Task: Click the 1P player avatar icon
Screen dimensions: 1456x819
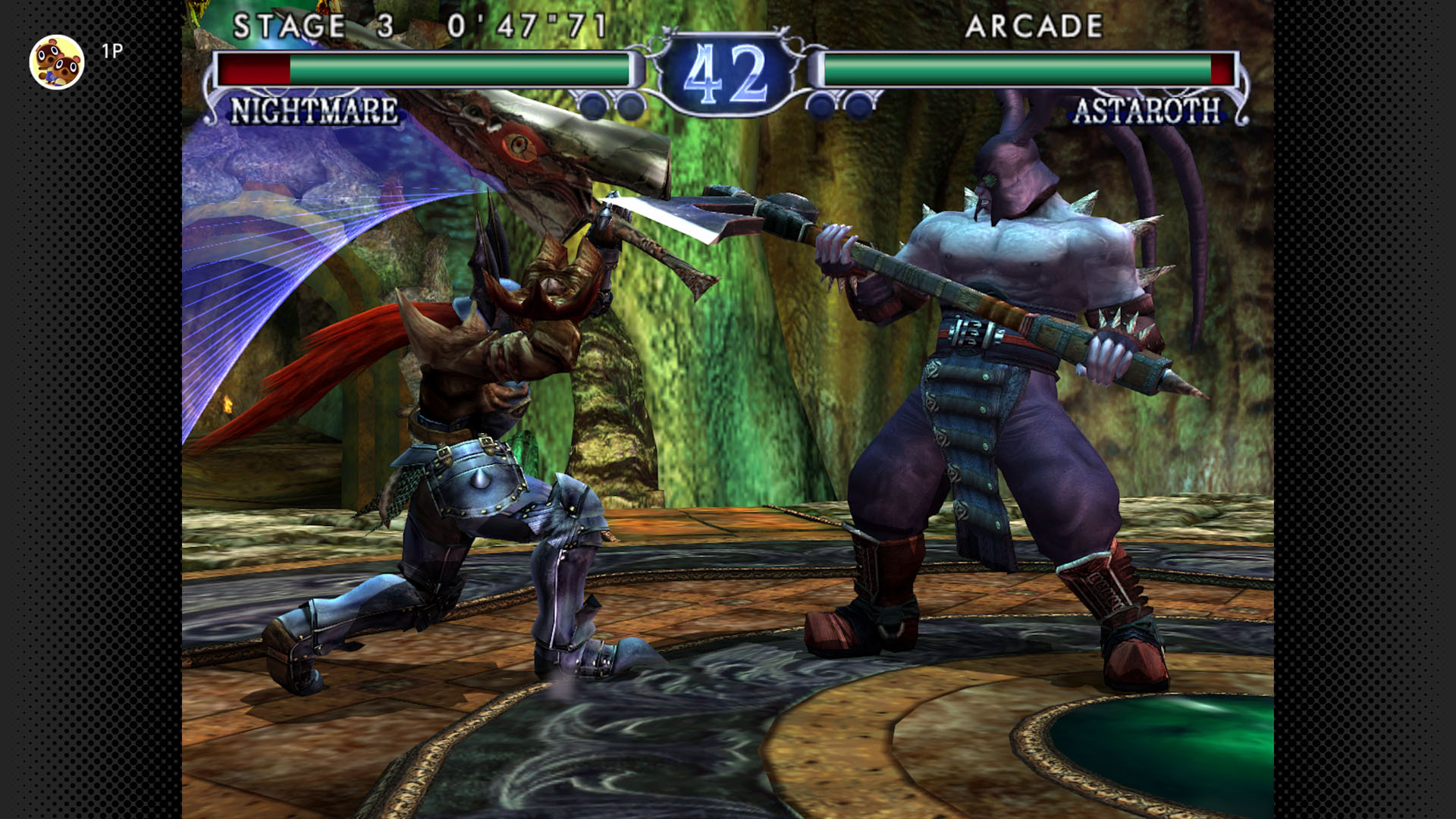Action: [57, 62]
